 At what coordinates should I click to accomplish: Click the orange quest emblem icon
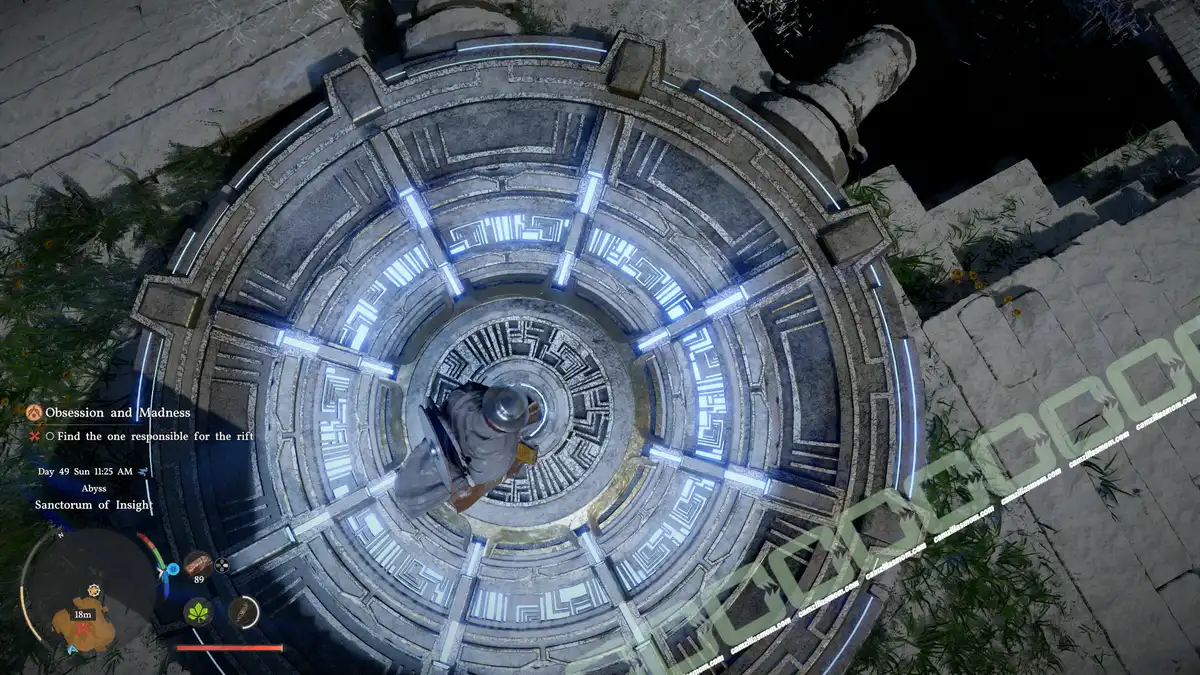[x=35, y=412]
